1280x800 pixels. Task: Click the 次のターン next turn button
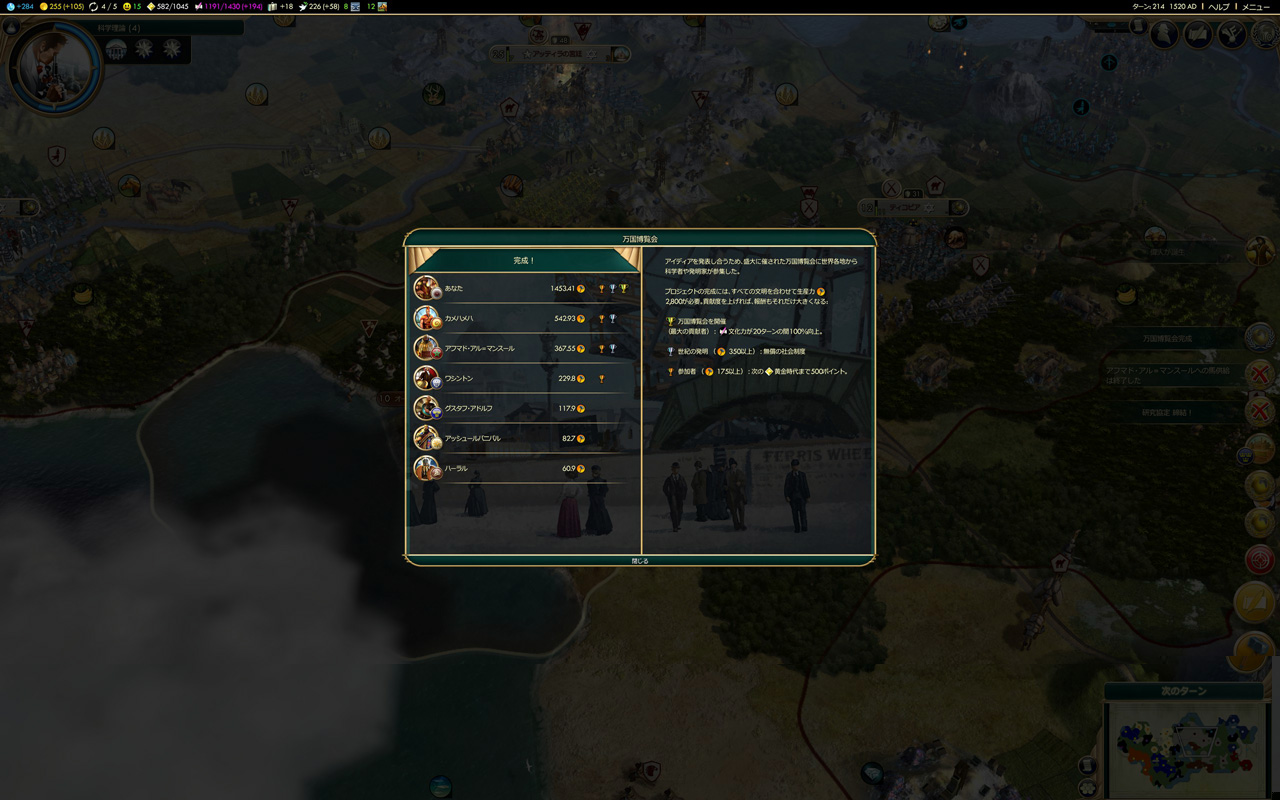1184,691
